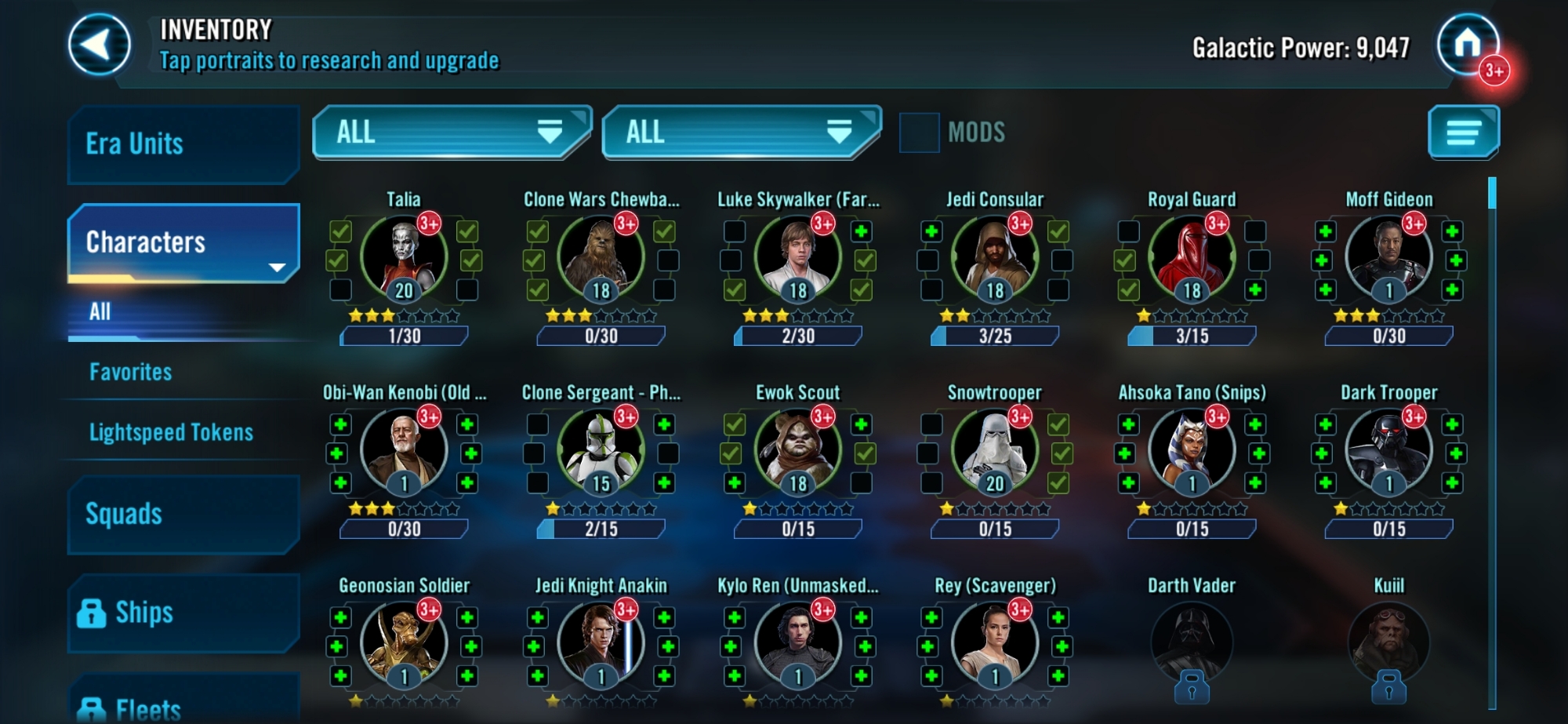
Task: Select Talia's character portrait
Action: point(404,257)
